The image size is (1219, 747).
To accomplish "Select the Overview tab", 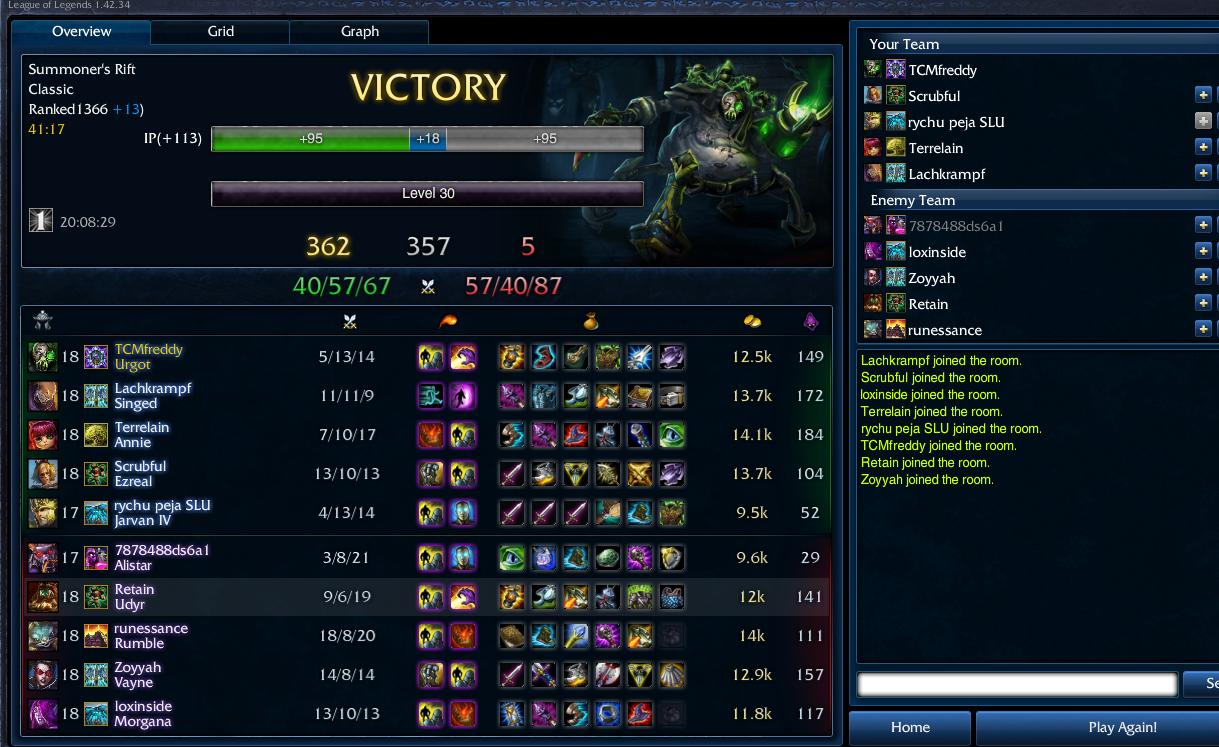I will click(82, 32).
